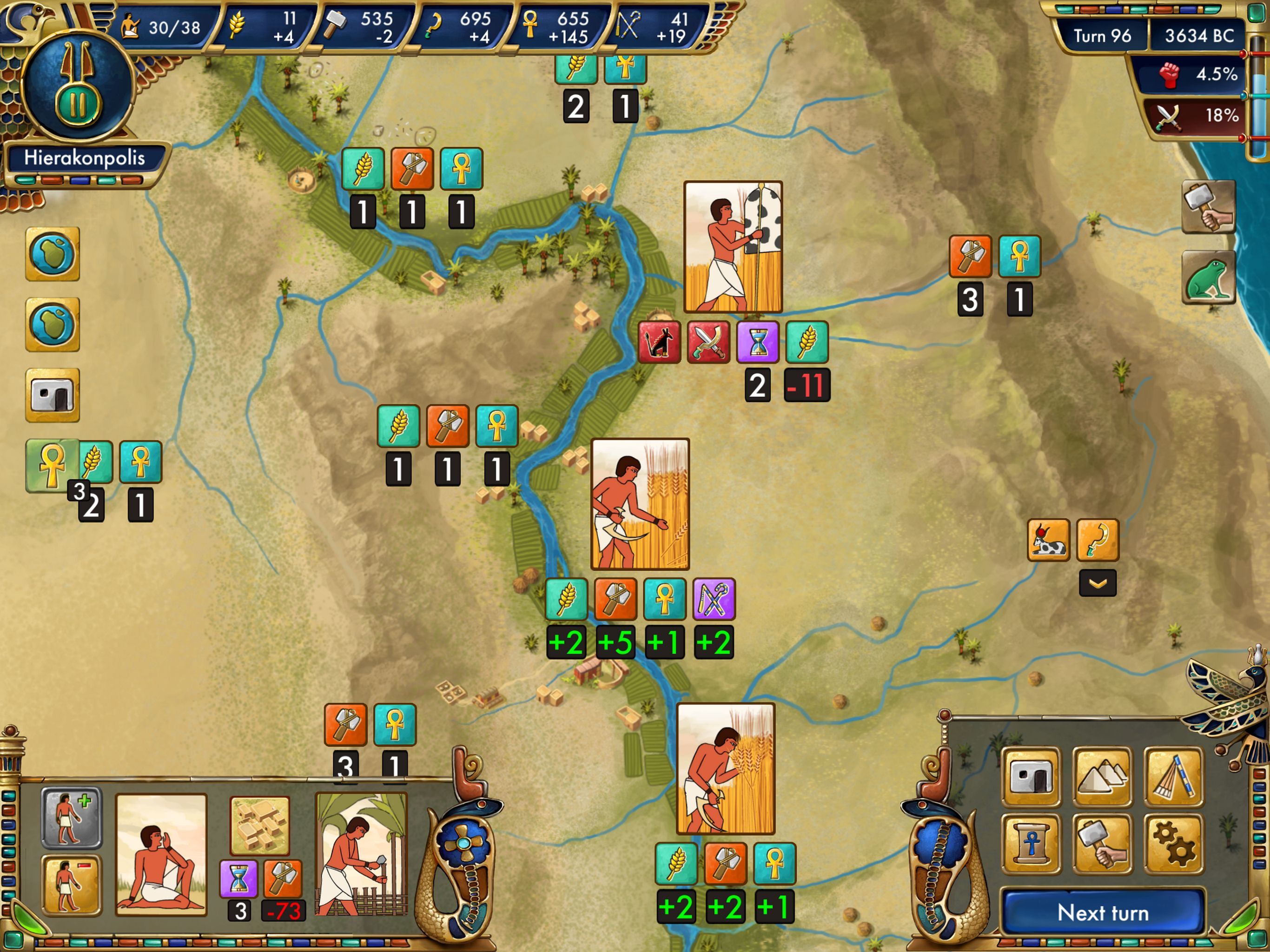Open the Hierakonpolis city name banner
The height and width of the screenshot is (952, 1270).
(85, 157)
